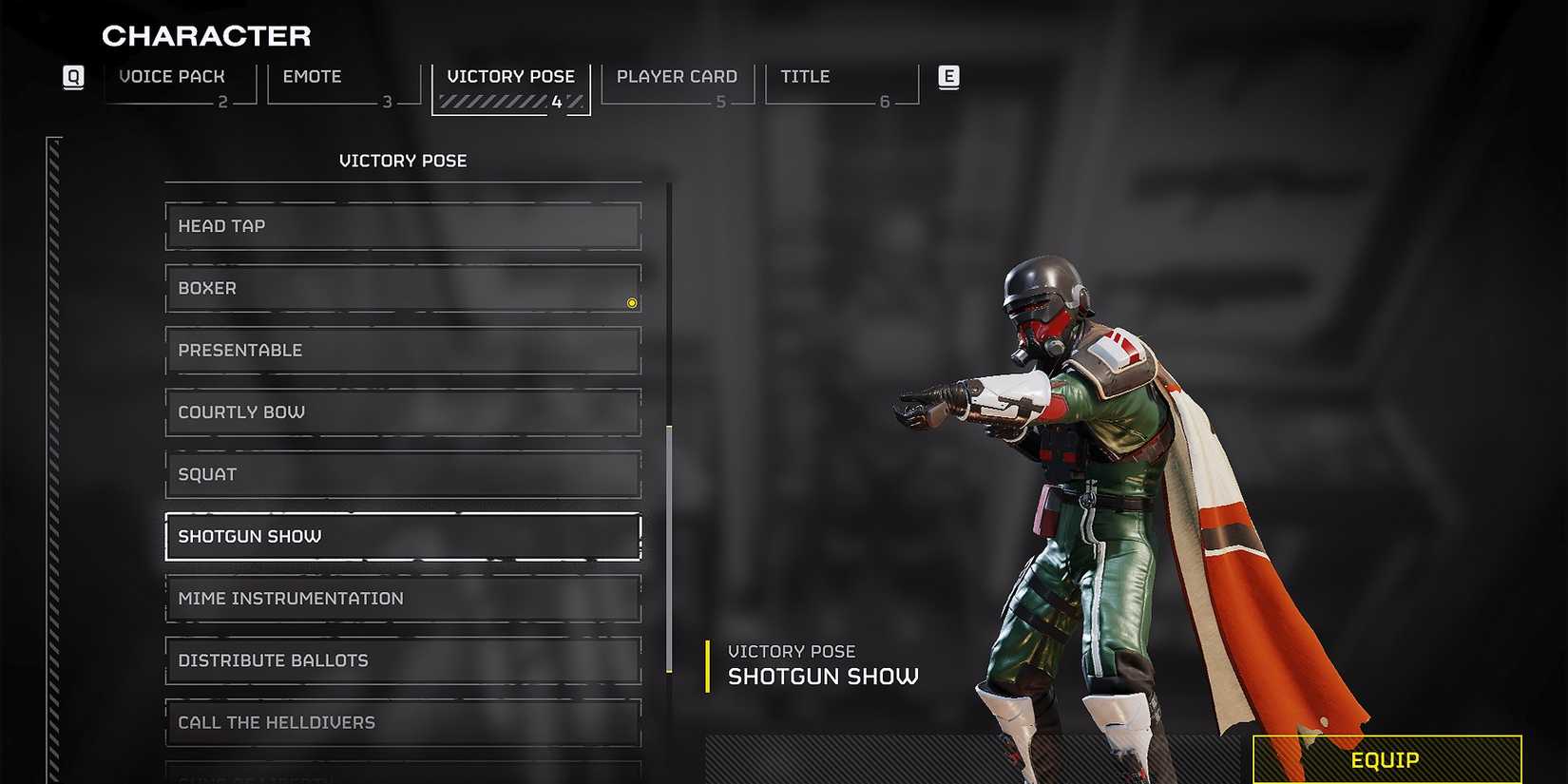
Task: Highlight the Shotgun Show pose
Action: 402,536
